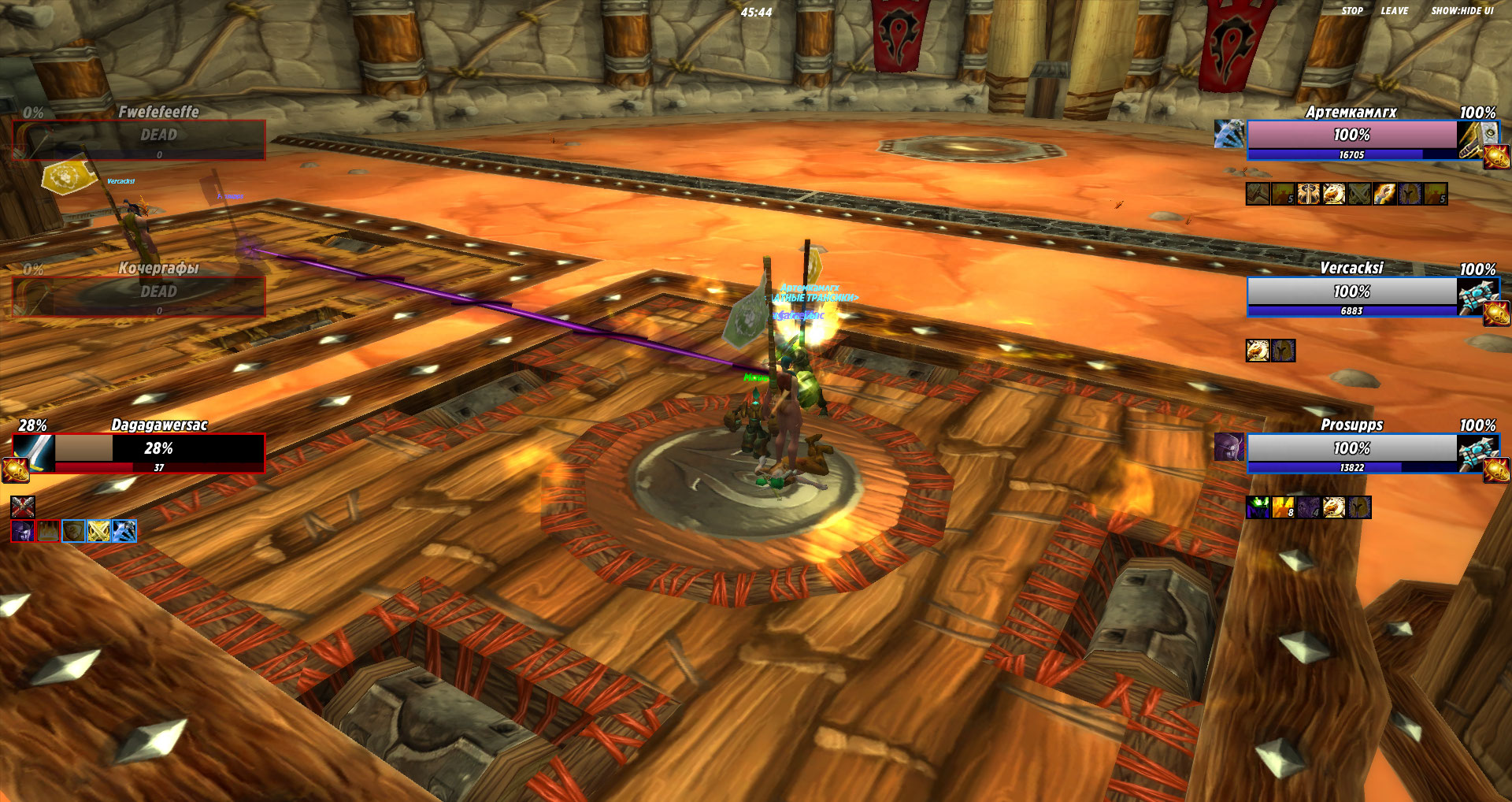Select Артемкамлгх's player frame

point(1351,139)
